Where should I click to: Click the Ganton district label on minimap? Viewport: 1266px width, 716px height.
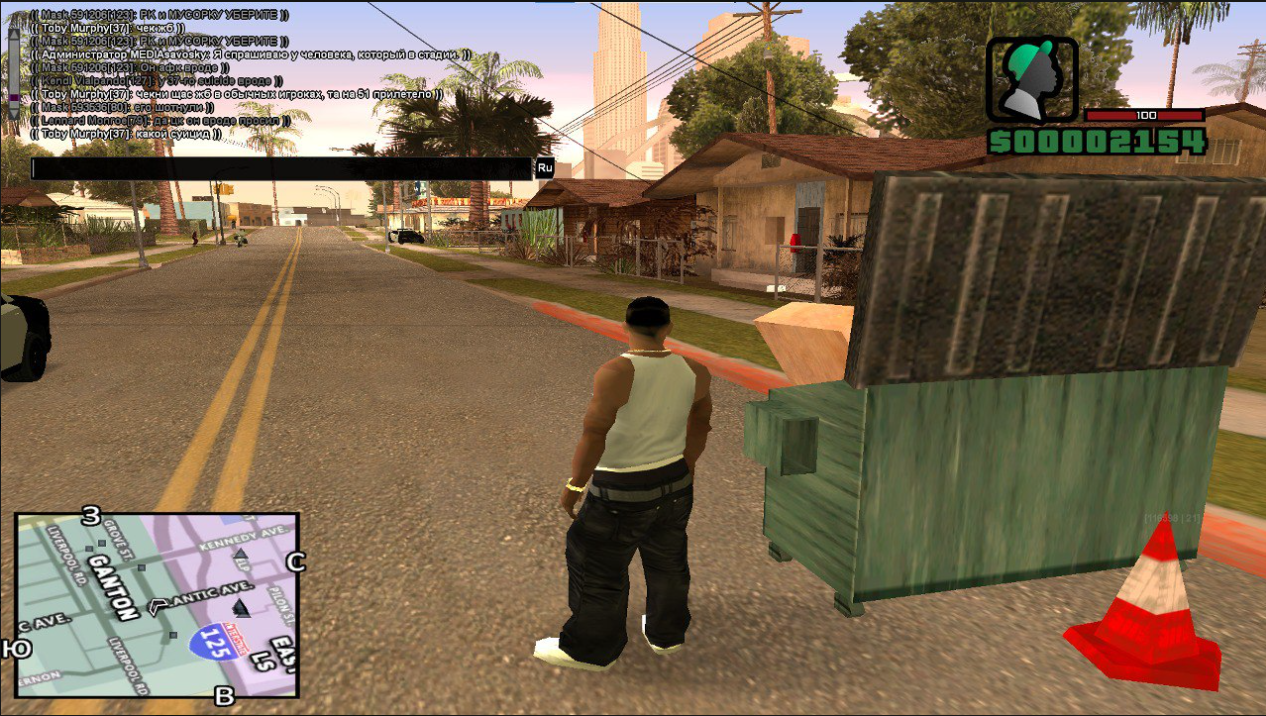[111, 585]
